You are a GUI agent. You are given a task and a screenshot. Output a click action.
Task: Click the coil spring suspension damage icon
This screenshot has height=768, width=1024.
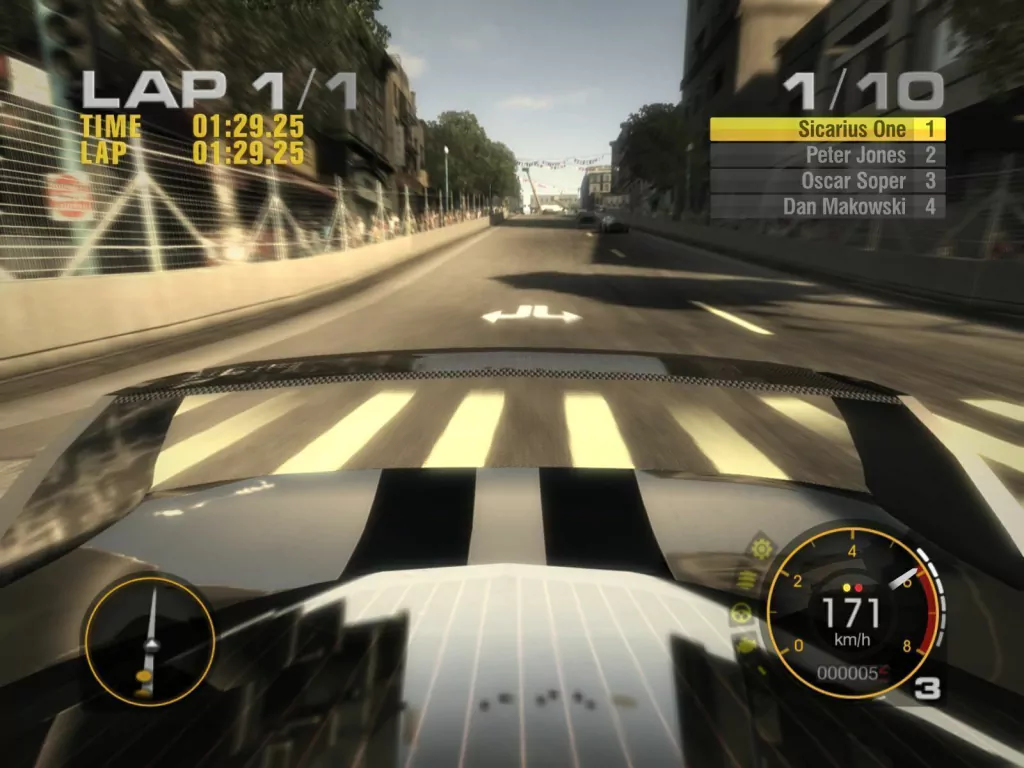coord(746,579)
